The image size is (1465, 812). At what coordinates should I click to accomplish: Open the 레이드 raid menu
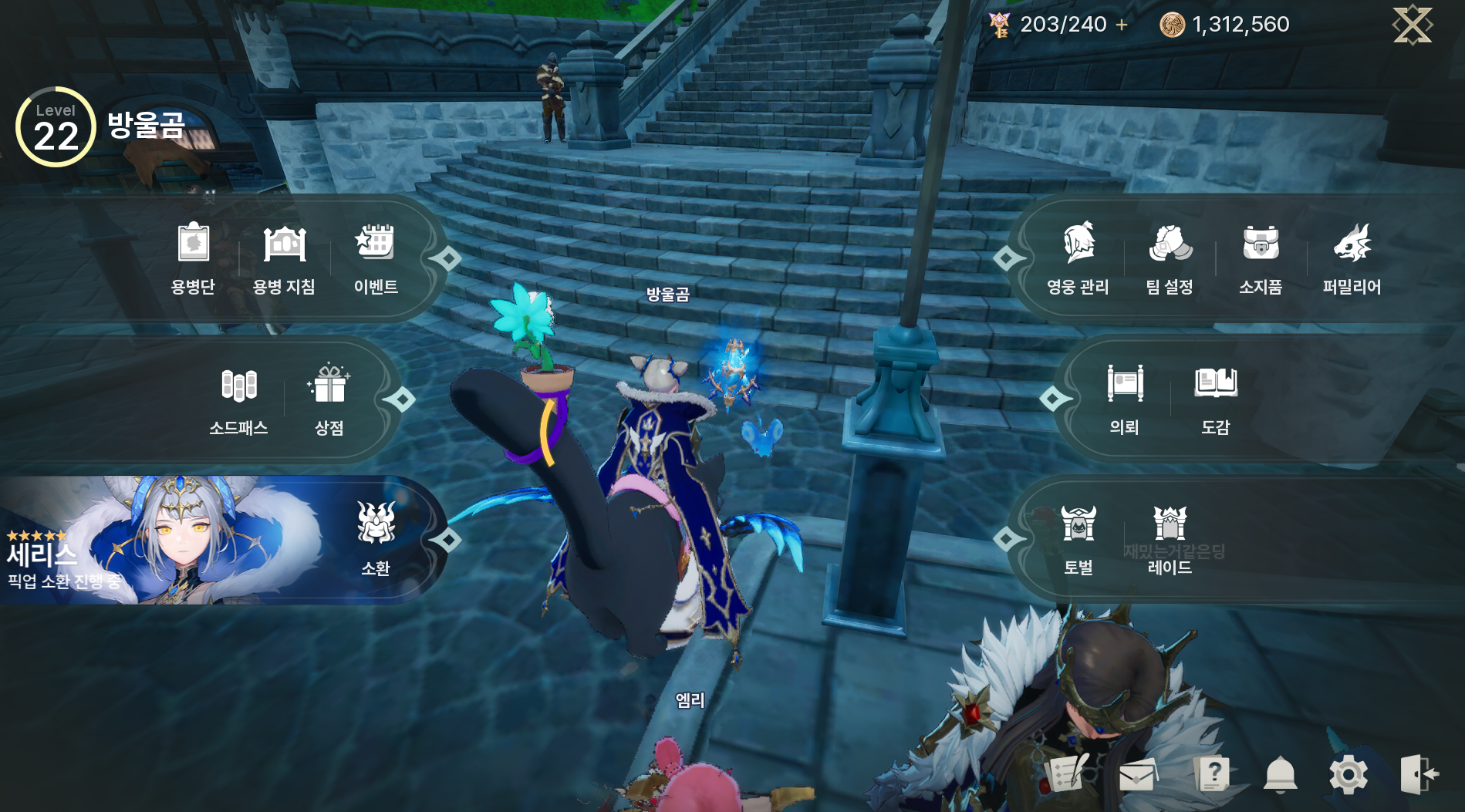[x=1170, y=538]
